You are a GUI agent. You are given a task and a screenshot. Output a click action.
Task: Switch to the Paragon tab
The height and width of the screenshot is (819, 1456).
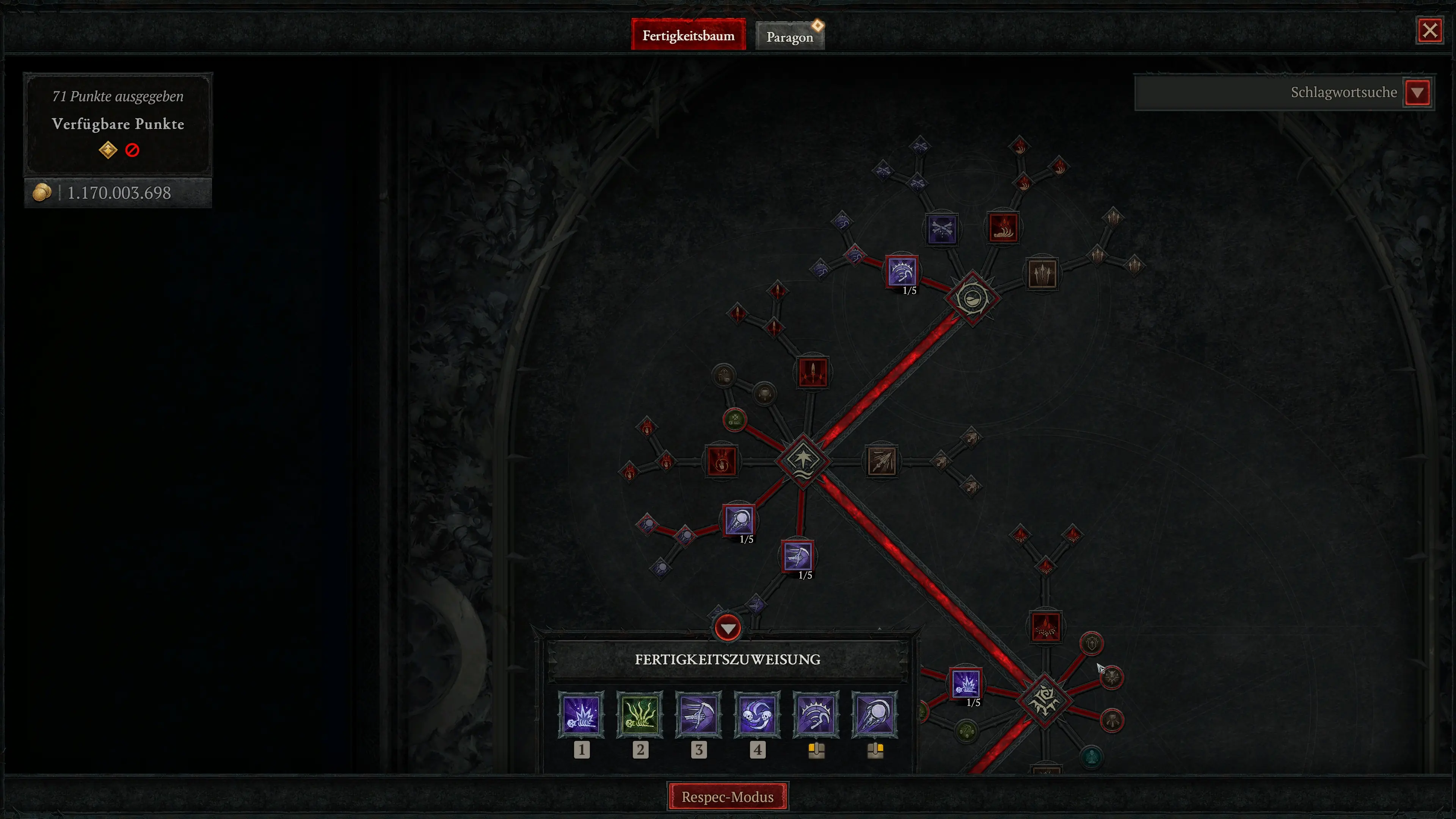pyautogui.click(x=789, y=35)
